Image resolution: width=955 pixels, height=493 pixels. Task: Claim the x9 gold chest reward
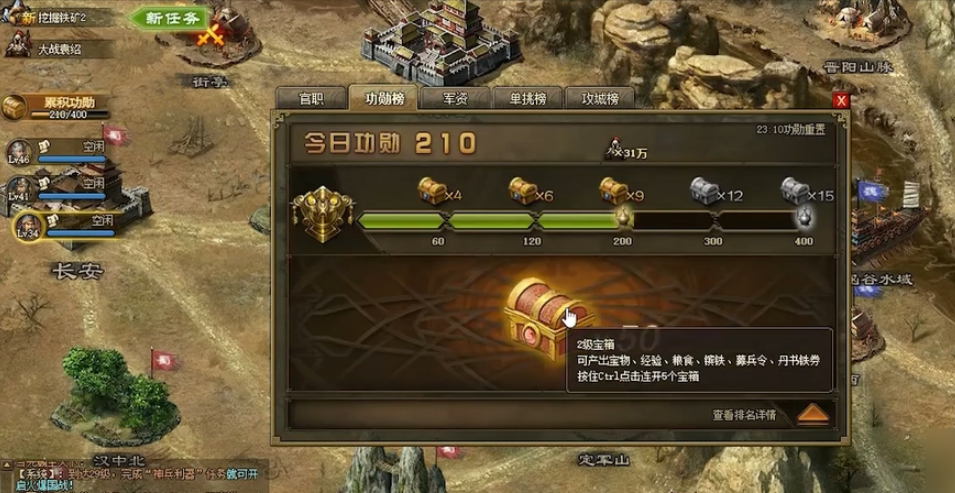tap(614, 190)
